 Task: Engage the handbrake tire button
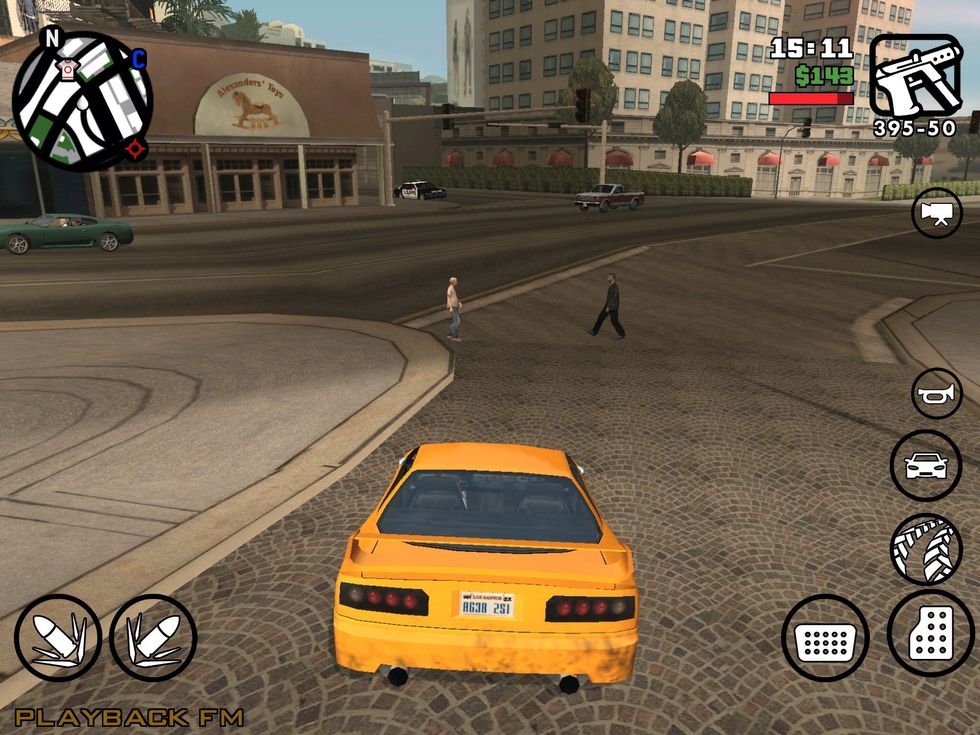click(x=925, y=548)
